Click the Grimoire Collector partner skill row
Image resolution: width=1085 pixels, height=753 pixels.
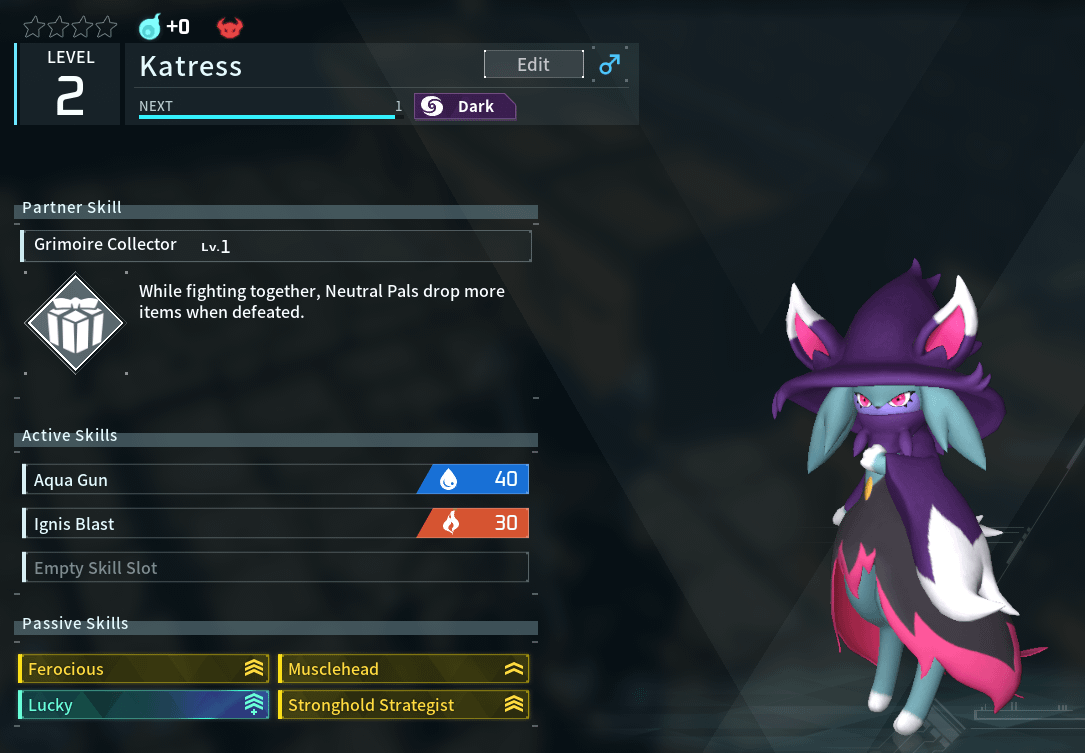[276, 246]
